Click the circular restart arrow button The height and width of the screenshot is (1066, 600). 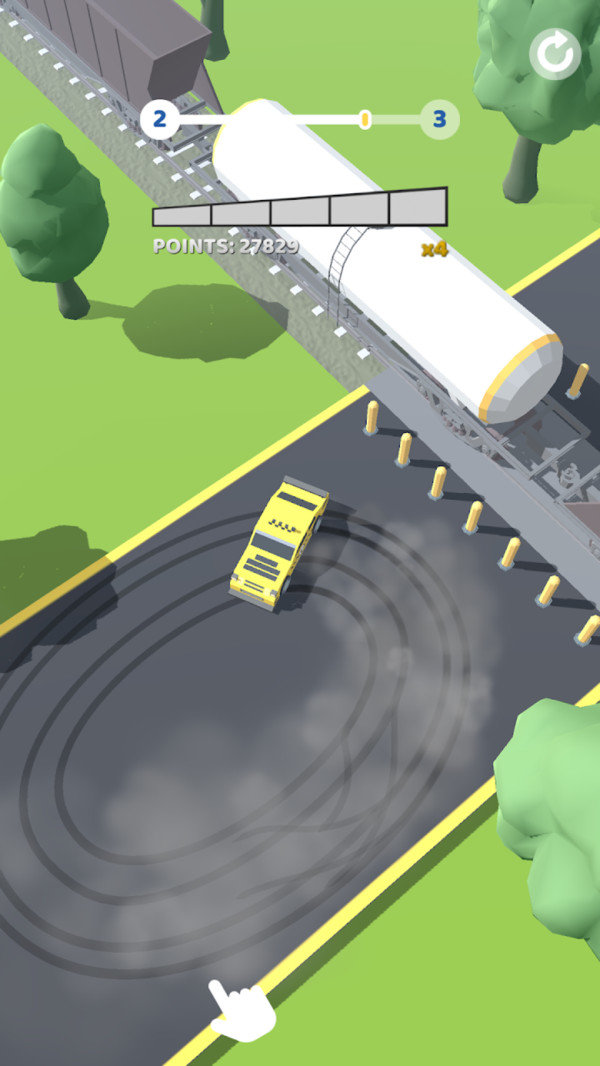coord(556,54)
